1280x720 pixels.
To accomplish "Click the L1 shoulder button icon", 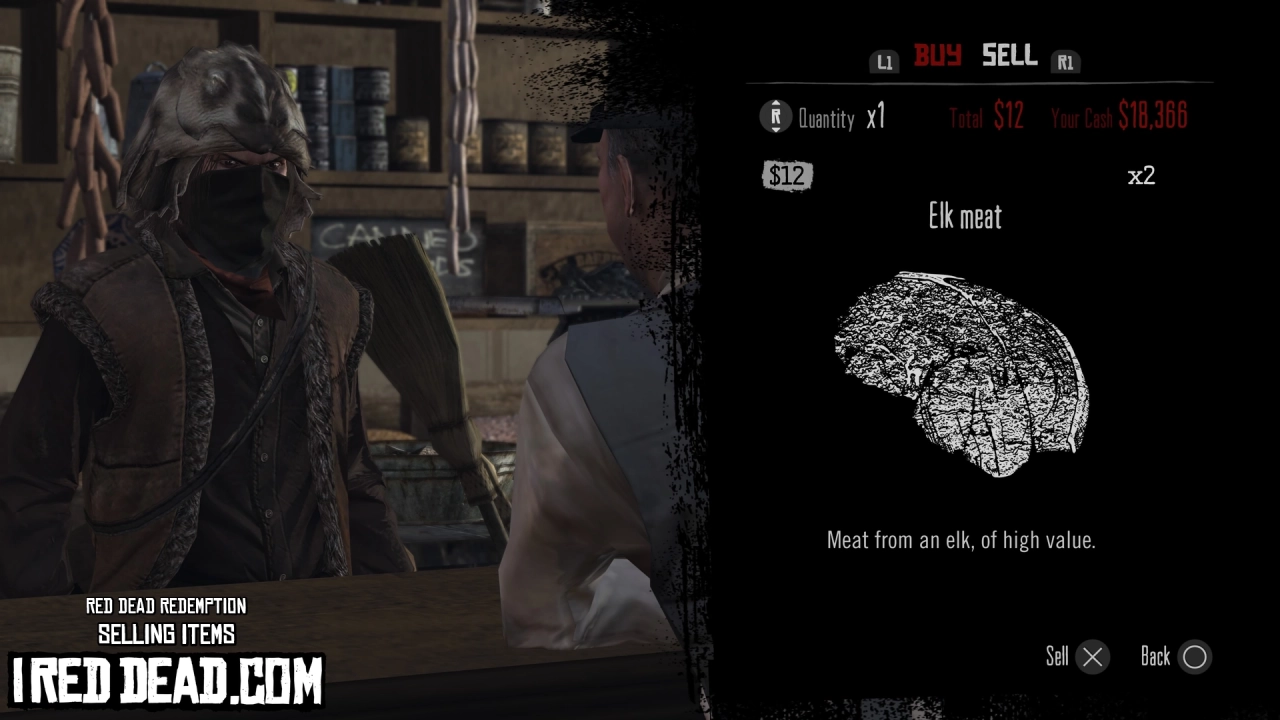I will (884, 60).
